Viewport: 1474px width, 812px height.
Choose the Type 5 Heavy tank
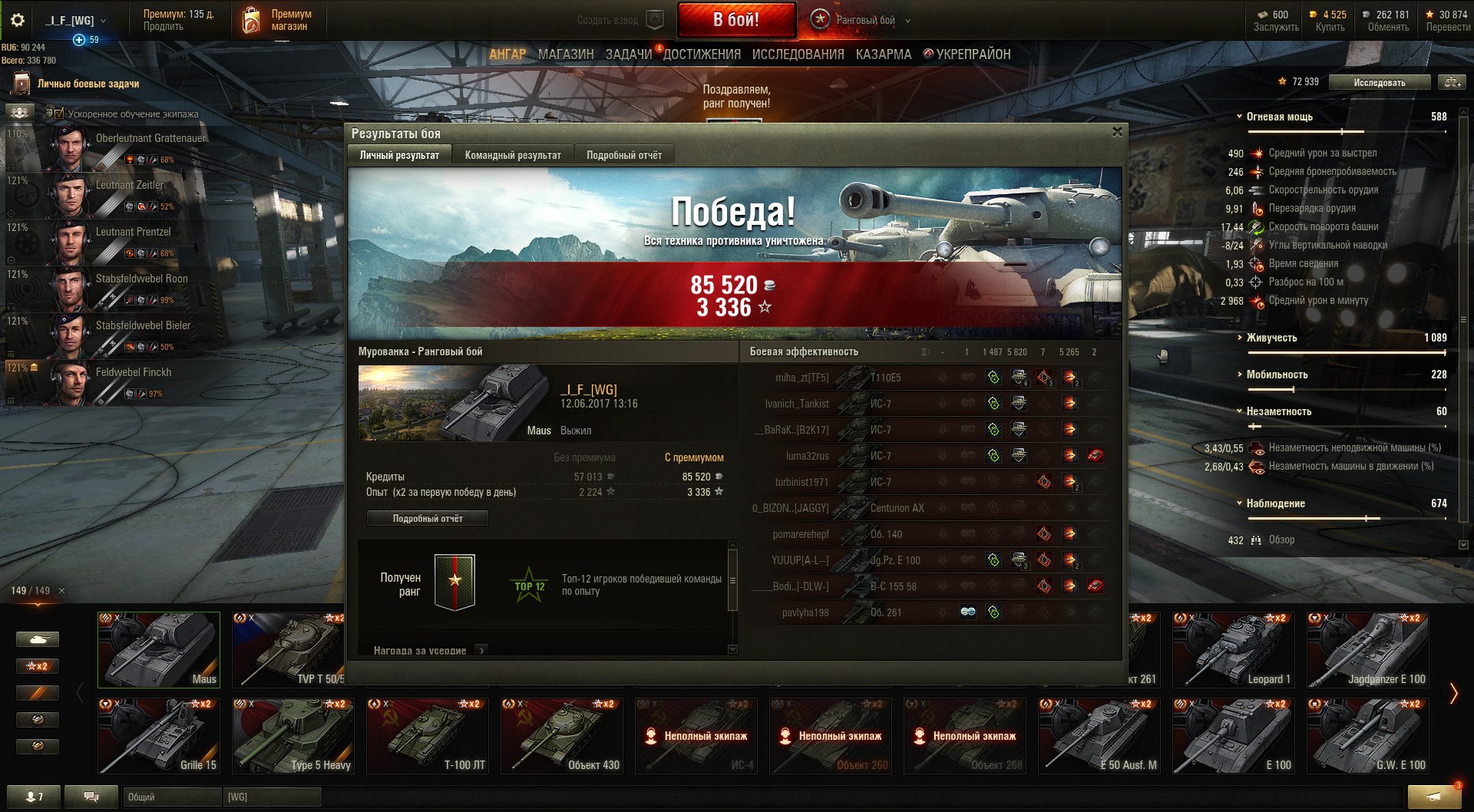click(x=293, y=735)
